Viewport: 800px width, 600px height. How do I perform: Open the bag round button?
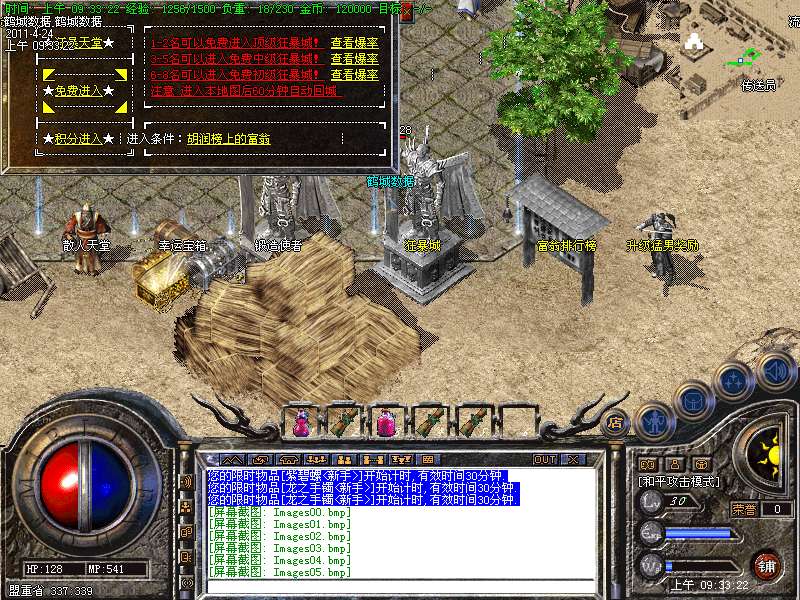692,399
